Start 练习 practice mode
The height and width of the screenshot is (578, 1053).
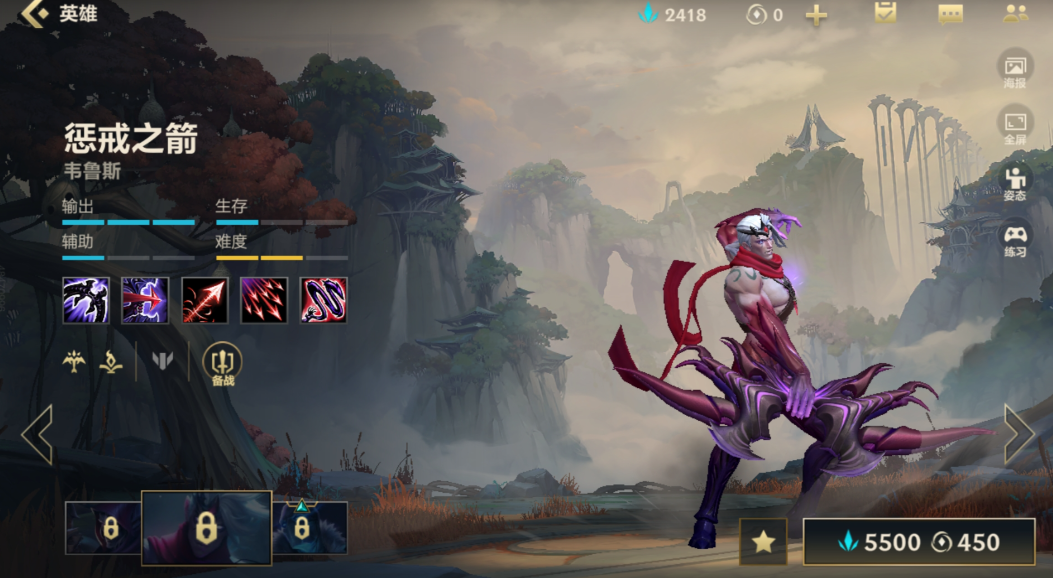pos(1015,240)
